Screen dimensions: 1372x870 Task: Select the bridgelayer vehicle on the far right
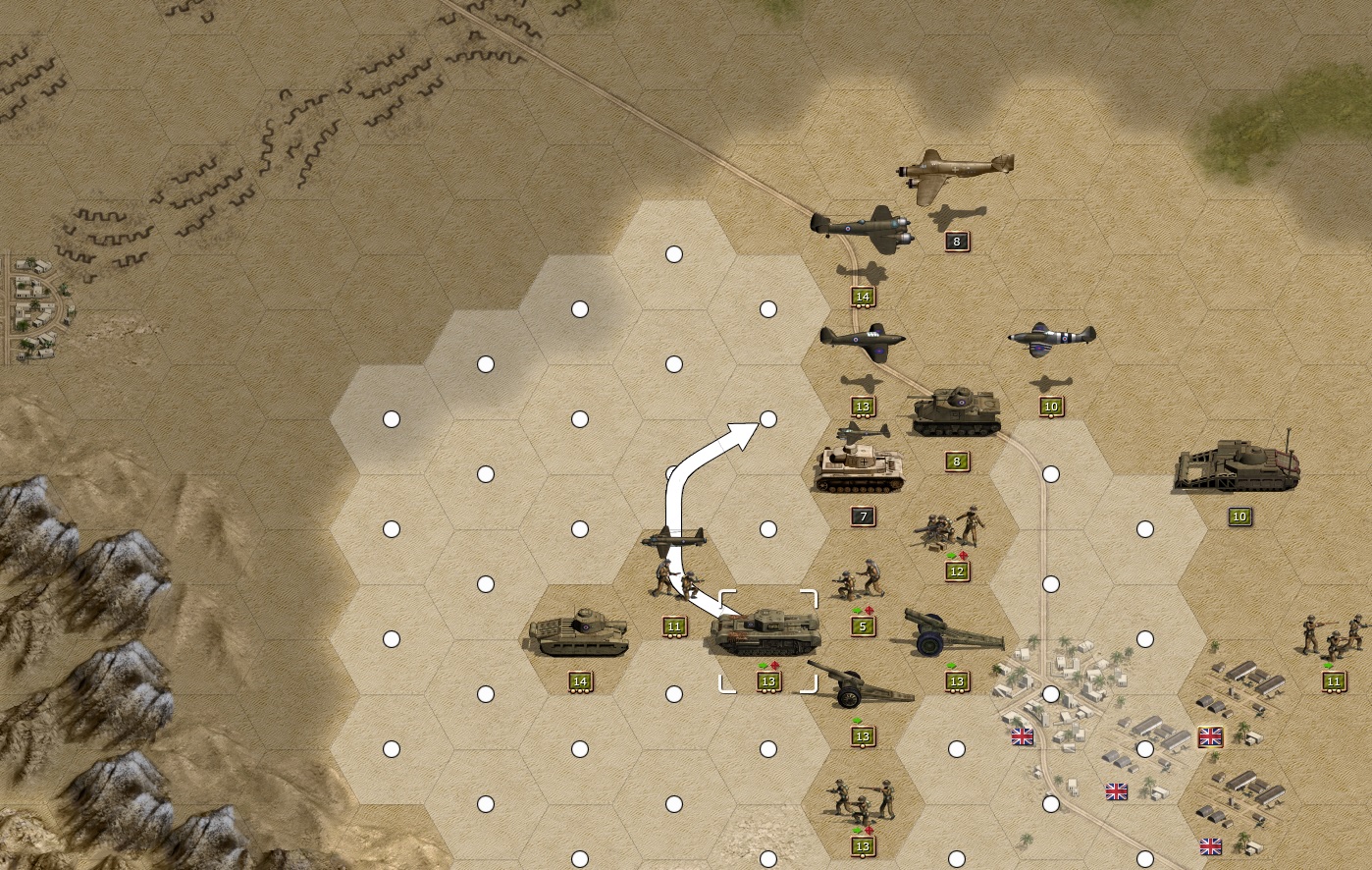click(x=1239, y=462)
